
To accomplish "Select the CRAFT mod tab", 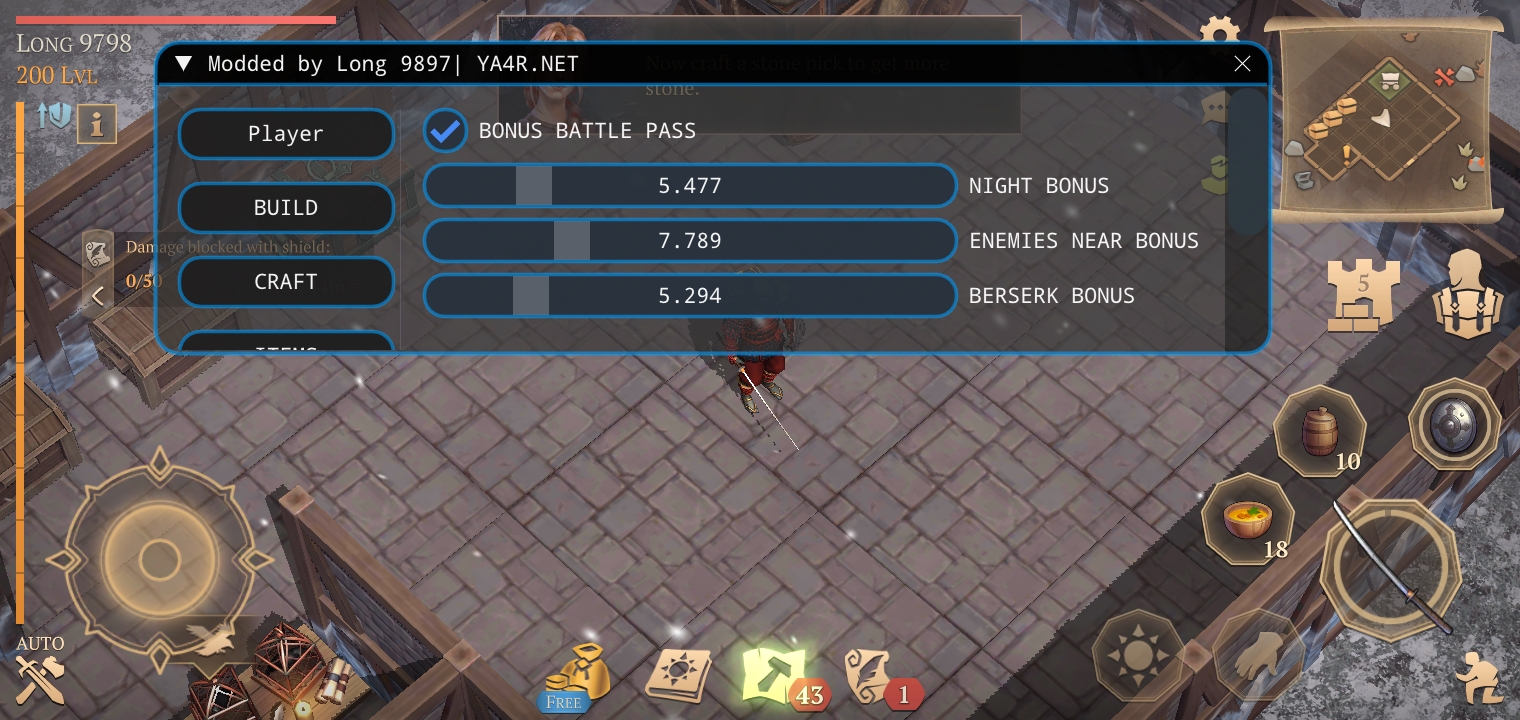I will coord(286,282).
